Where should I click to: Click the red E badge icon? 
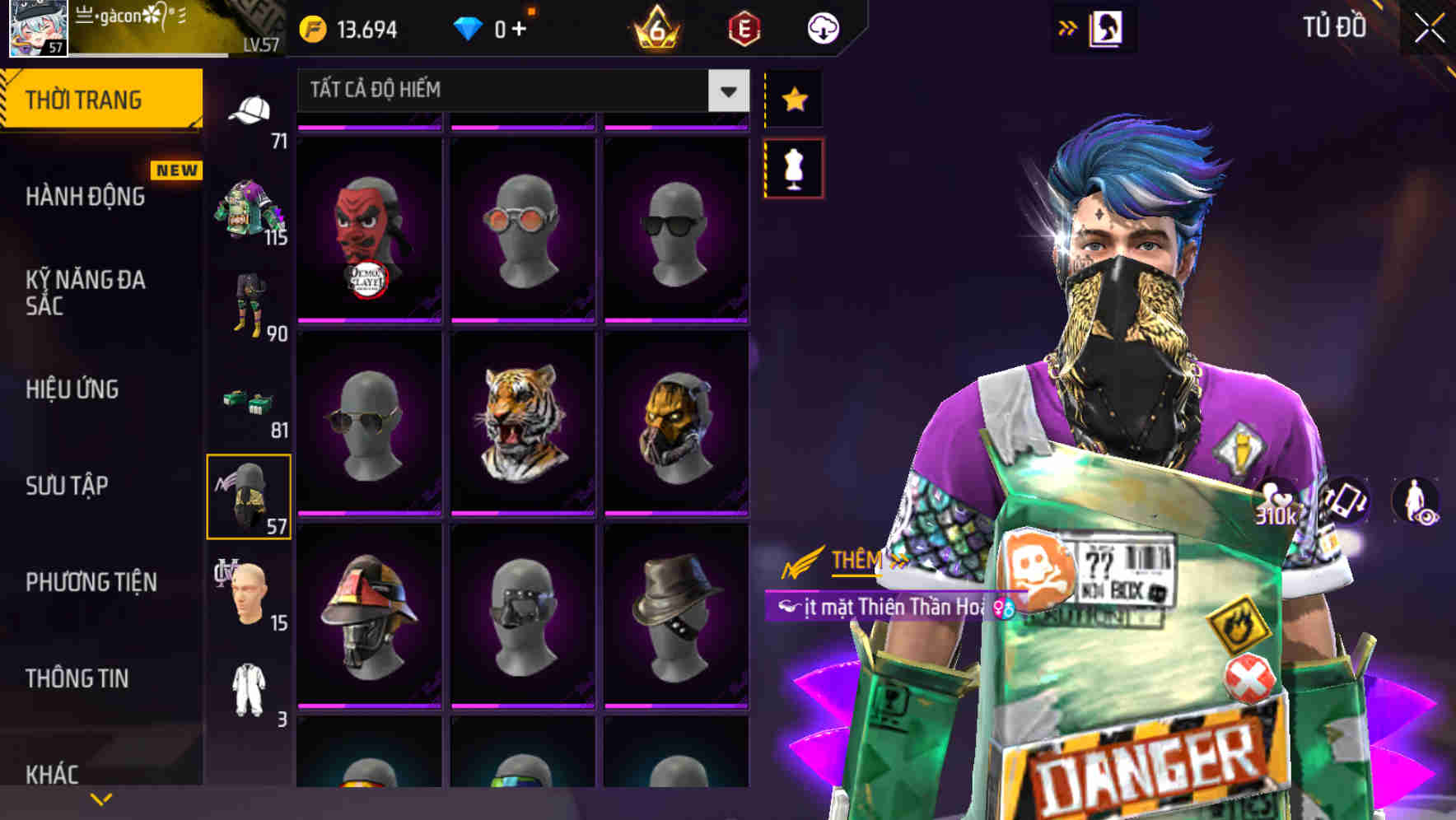tap(744, 27)
